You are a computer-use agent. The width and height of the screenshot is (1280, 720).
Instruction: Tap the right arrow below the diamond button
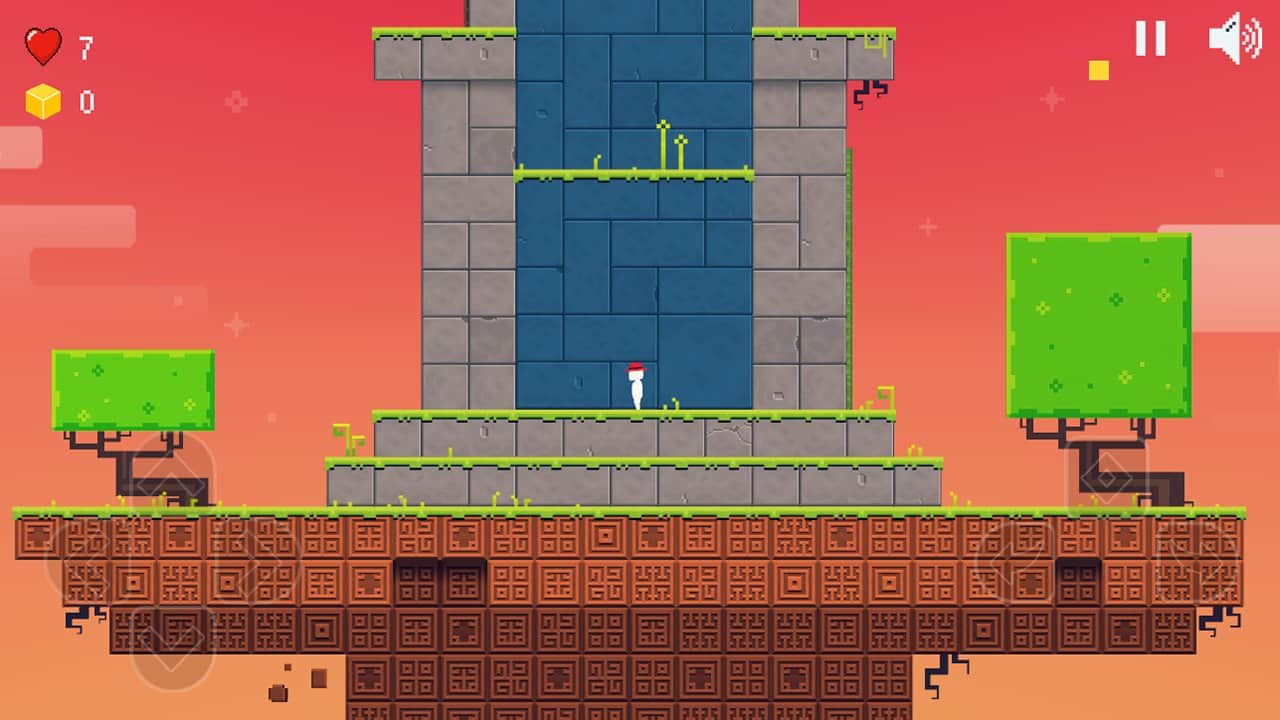tap(1195, 562)
